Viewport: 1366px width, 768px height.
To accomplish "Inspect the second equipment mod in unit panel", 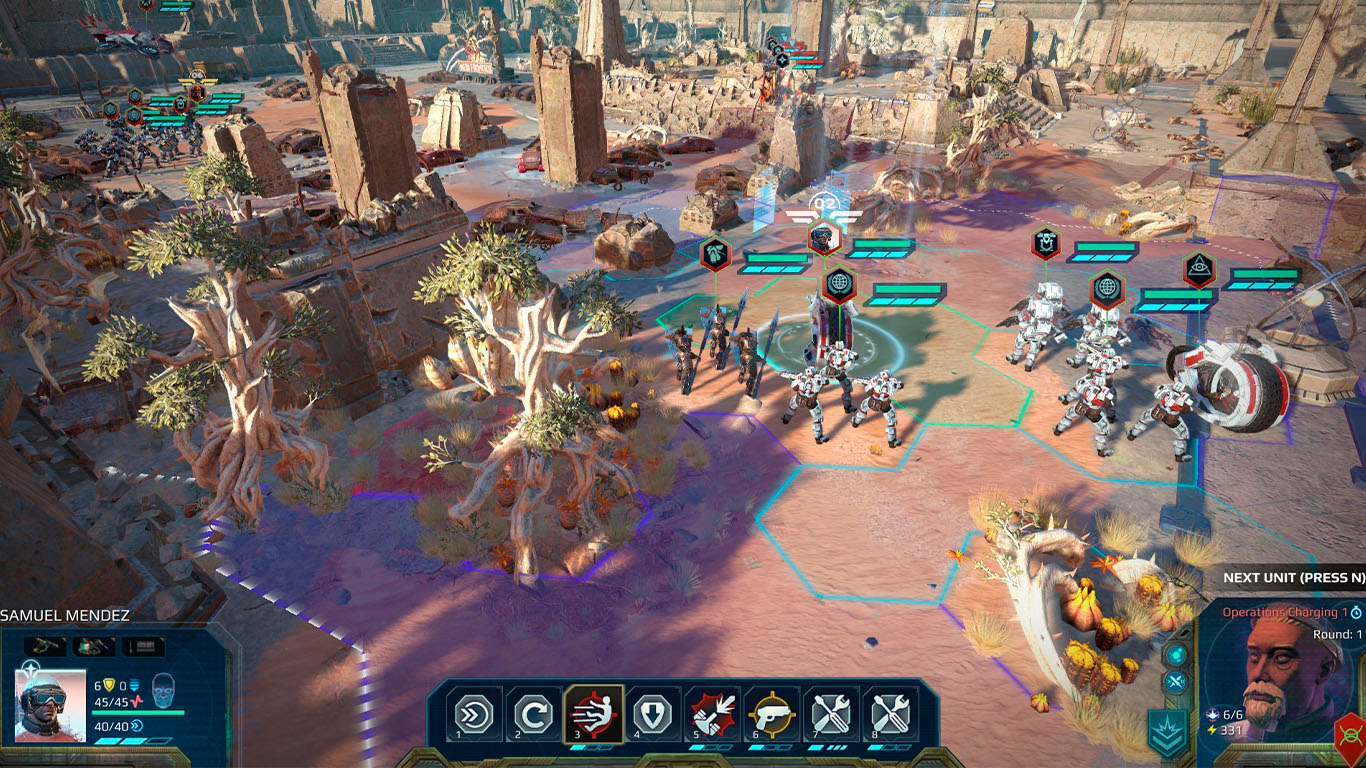I will [x=93, y=646].
